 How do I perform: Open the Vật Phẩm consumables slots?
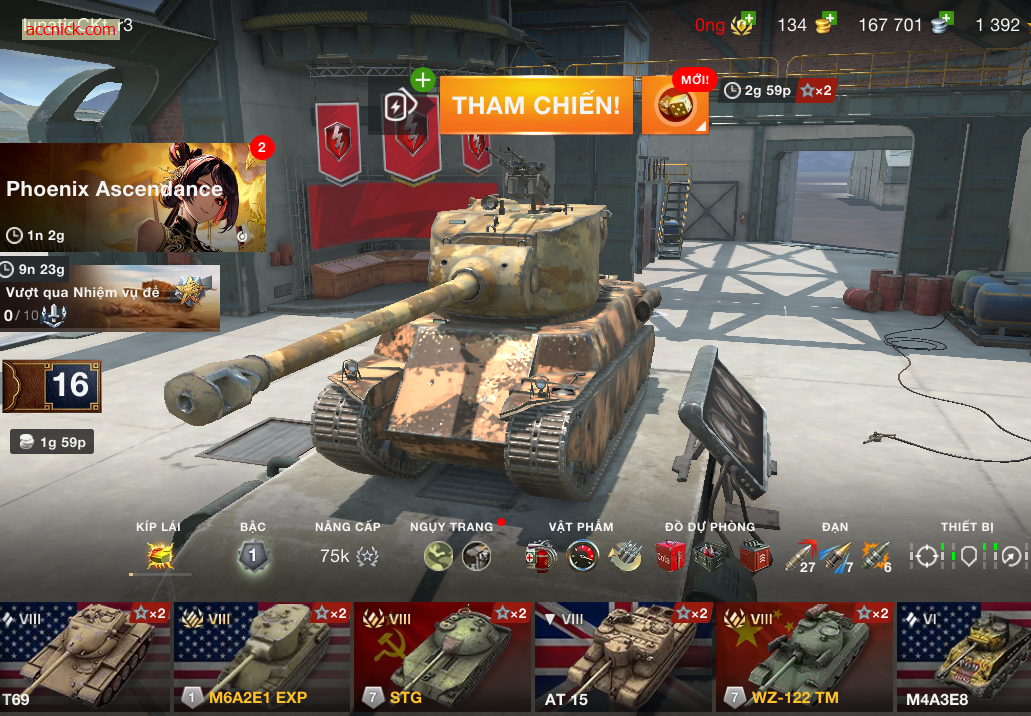click(x=581, y=555)
